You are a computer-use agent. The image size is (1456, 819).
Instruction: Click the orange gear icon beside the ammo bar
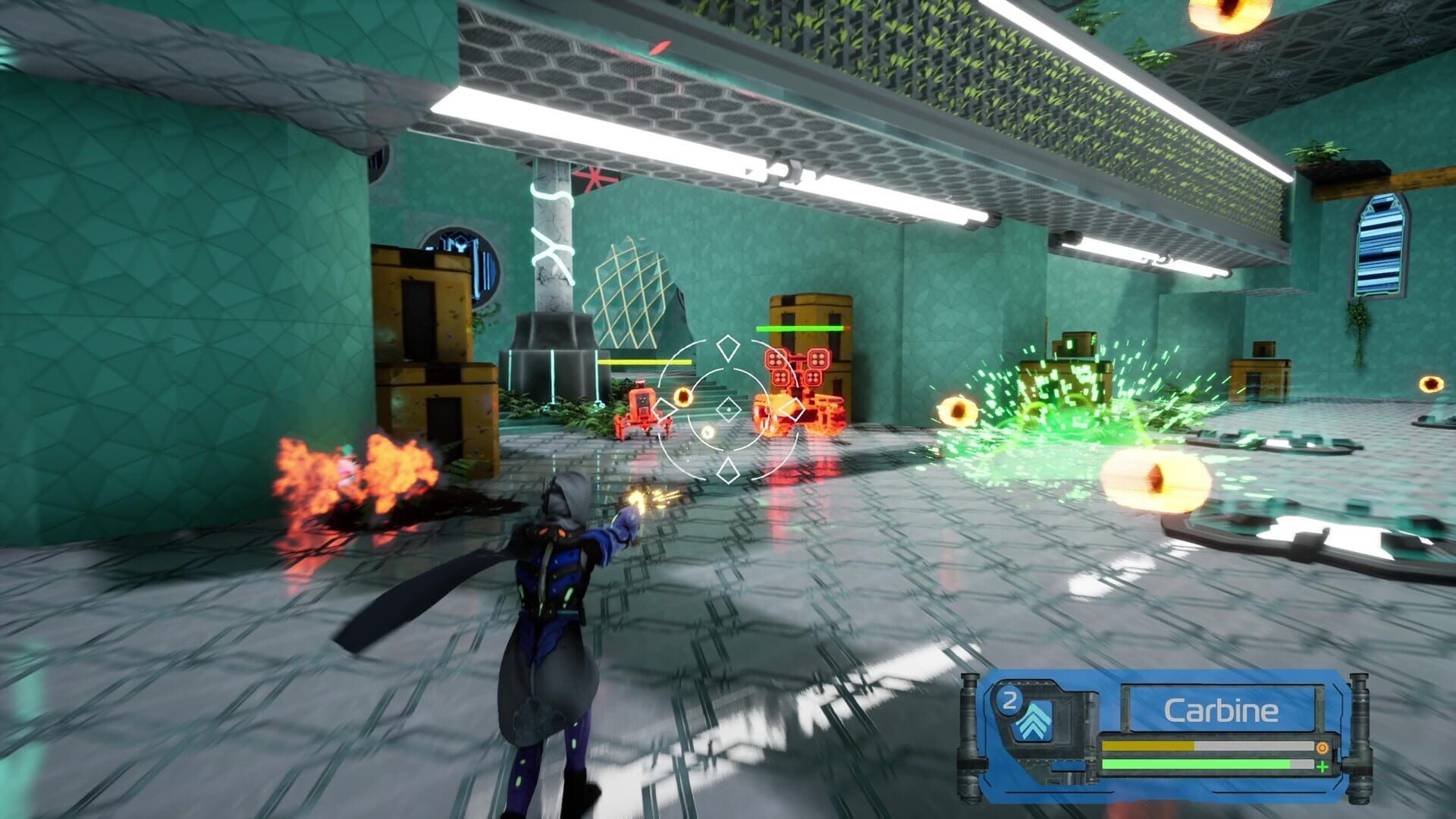click(x=1322, y=747)
